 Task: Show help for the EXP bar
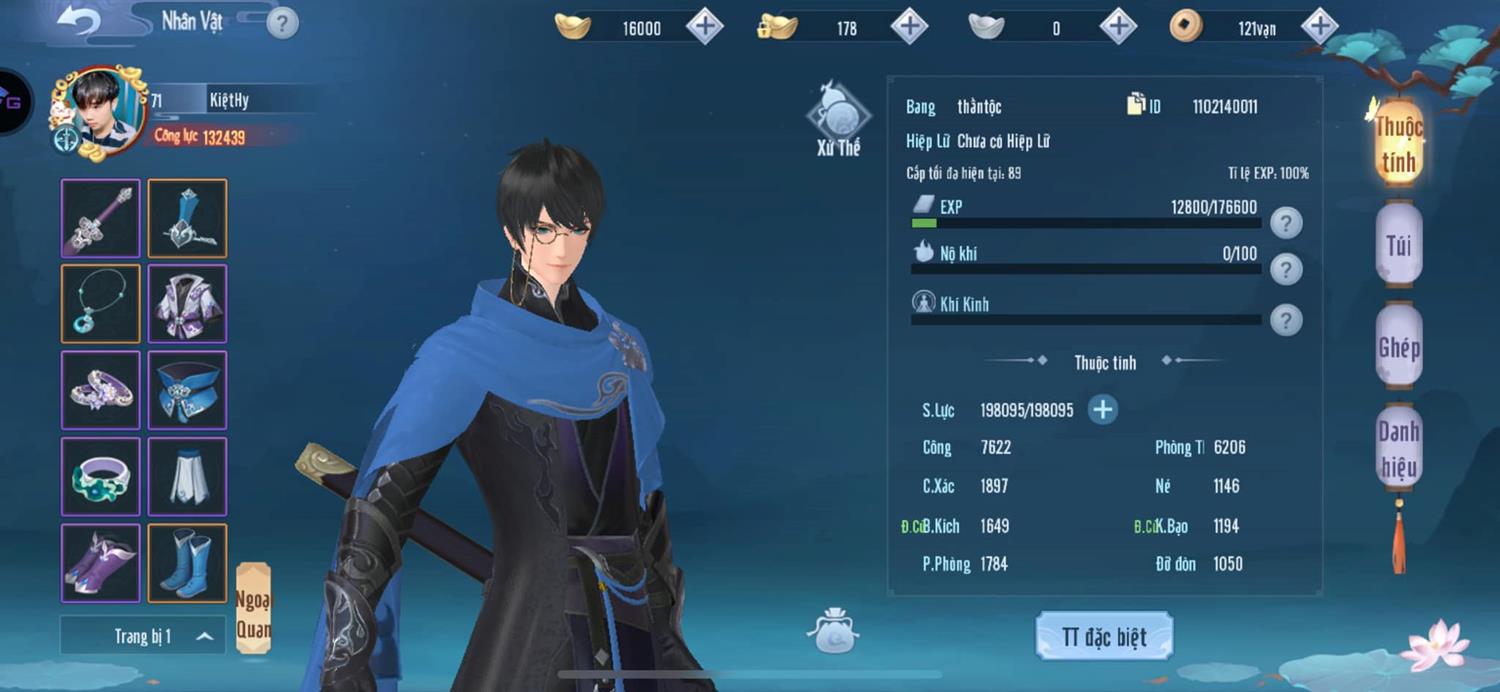click(1286, 223)
